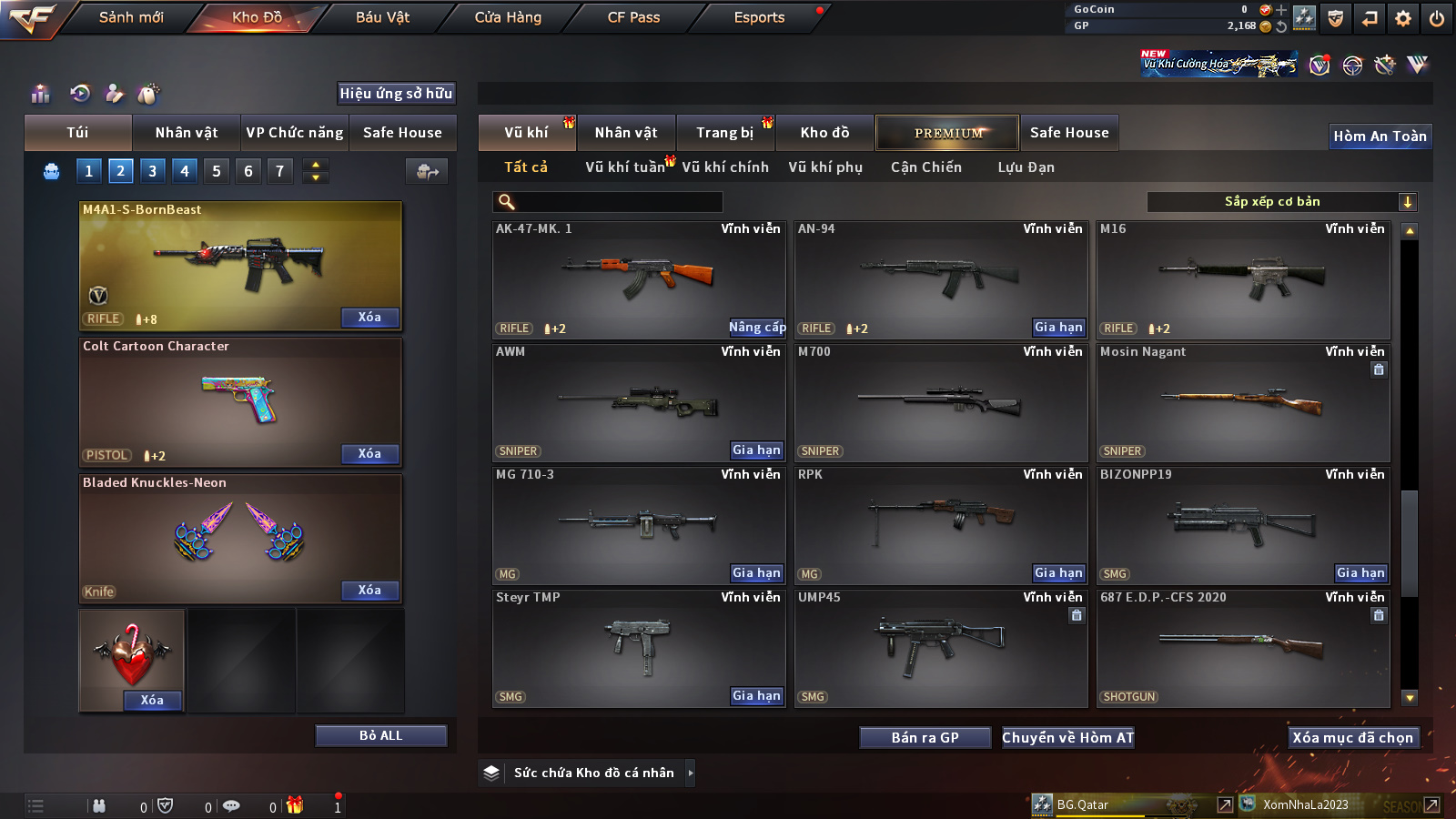The height and width of the screenshot is (819, 1456).
Task: Switch to the Nhân vật bag tab
Action: click(x=186, y=133)
